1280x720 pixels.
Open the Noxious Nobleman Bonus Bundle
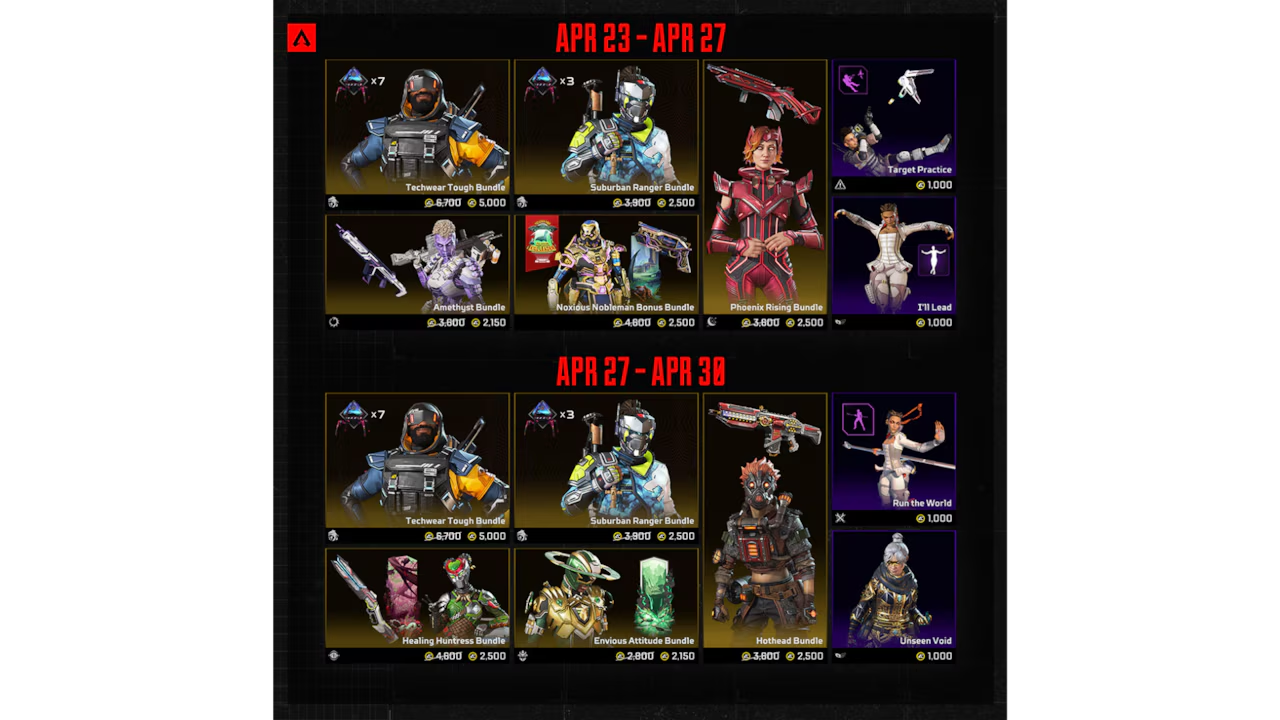pos(606,265)
